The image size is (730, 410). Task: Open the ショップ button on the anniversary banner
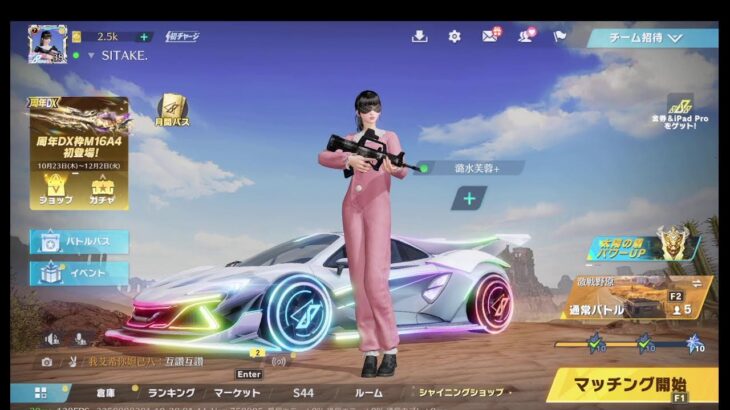coord(54,188)
